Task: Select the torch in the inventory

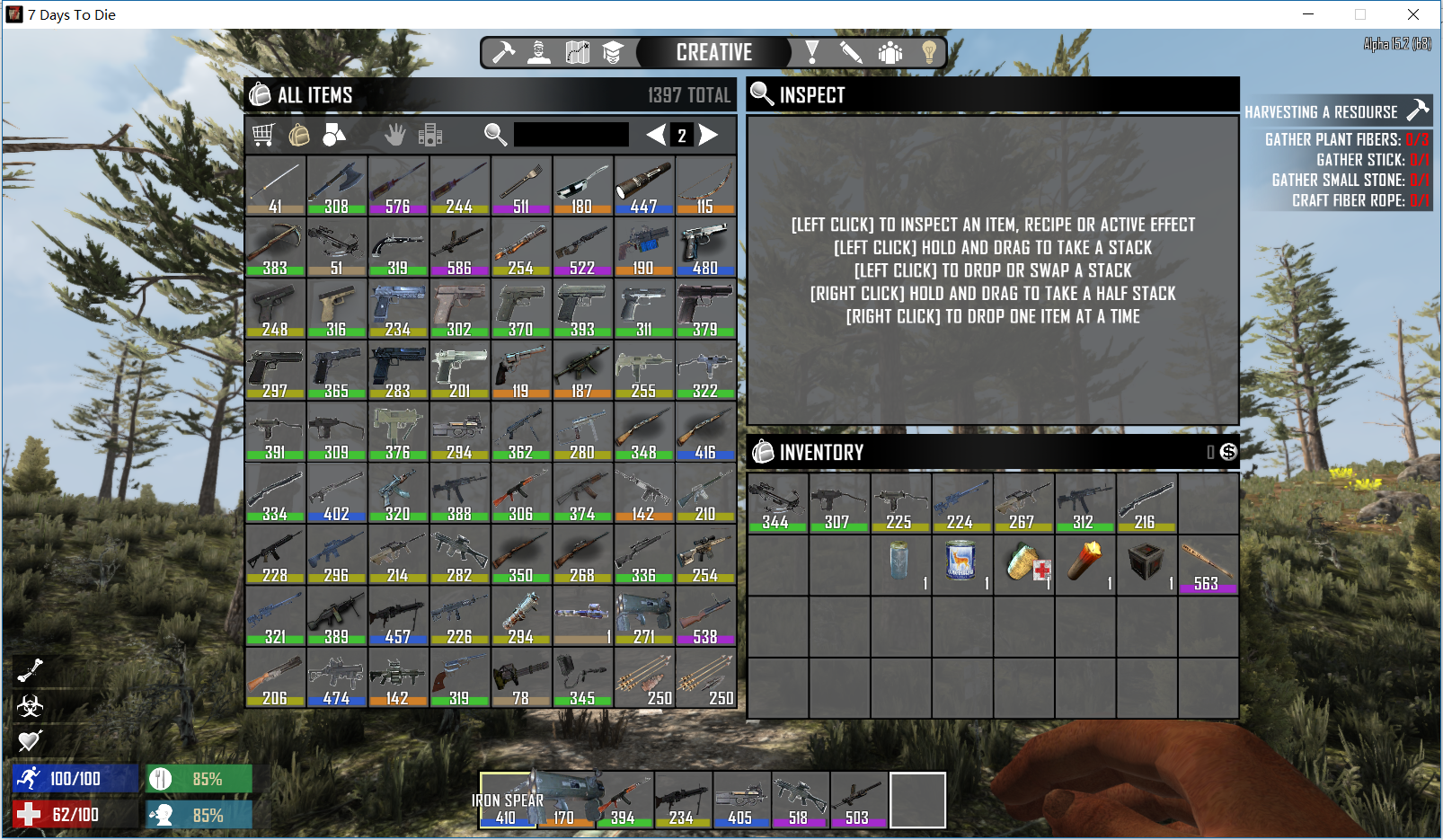Action: click(x=1084, y=563)
